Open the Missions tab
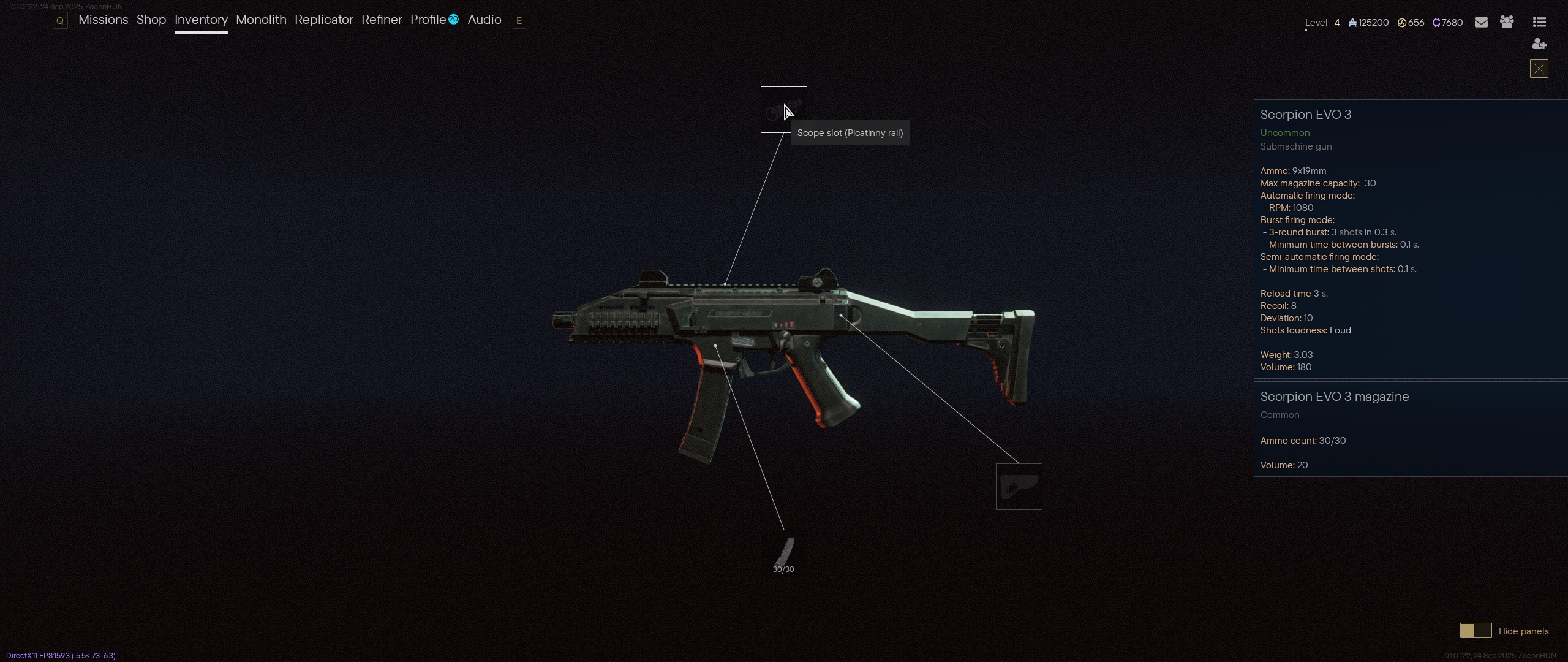Viewport: 1568px width, 662px height. 103,20
